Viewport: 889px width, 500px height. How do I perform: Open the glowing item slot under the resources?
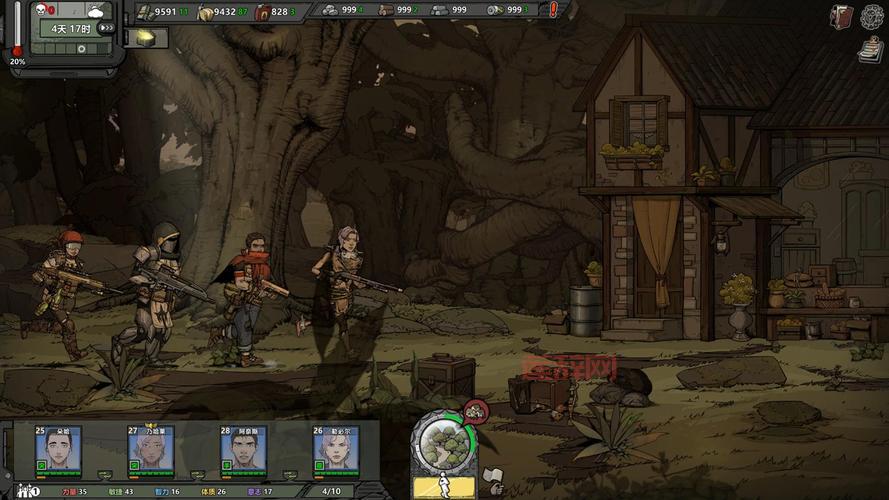point(146,38)
